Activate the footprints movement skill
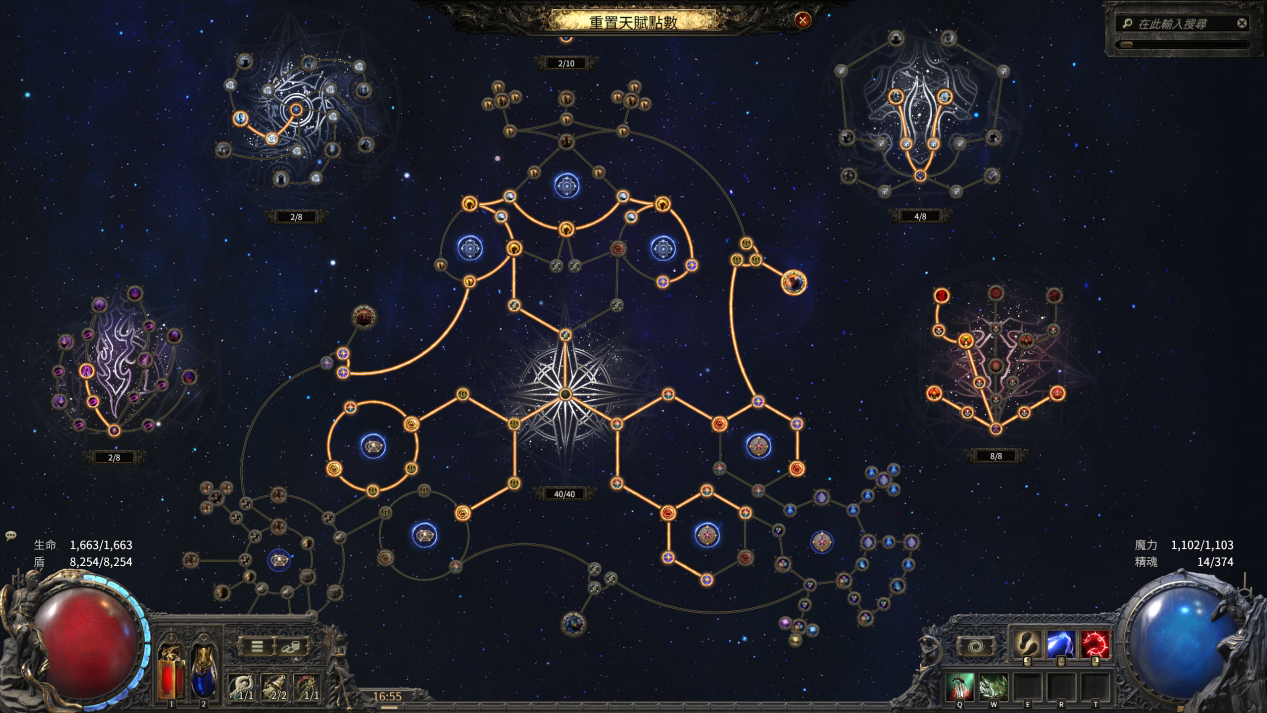The image size is (1267, 713). [x=1026, y=645]
